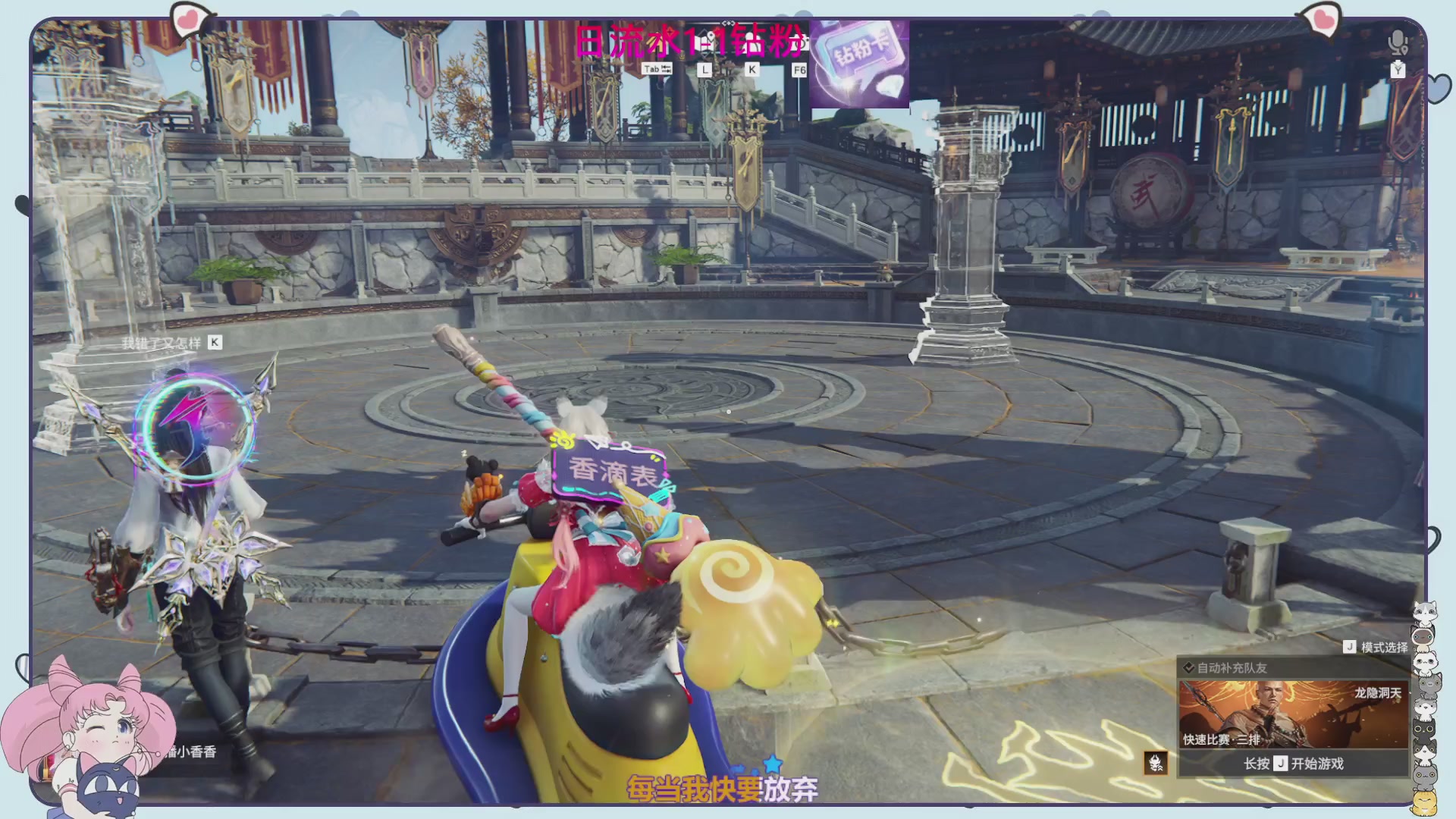The height and width of the screenshot is (819, 1456).
Task: Toggle the 自动补充队友 auto-fill teammates checkbox
Action: point(1189,668)
